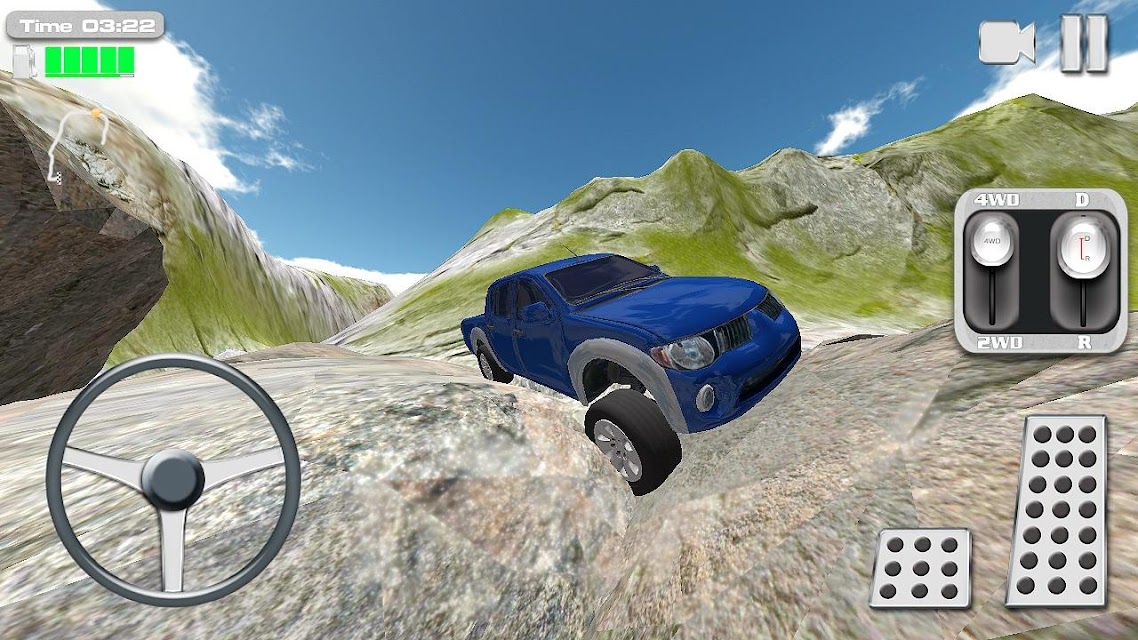Pause the game with the pause button
This screenshot has height=640, width=1138.
[x=1083, y=43]
